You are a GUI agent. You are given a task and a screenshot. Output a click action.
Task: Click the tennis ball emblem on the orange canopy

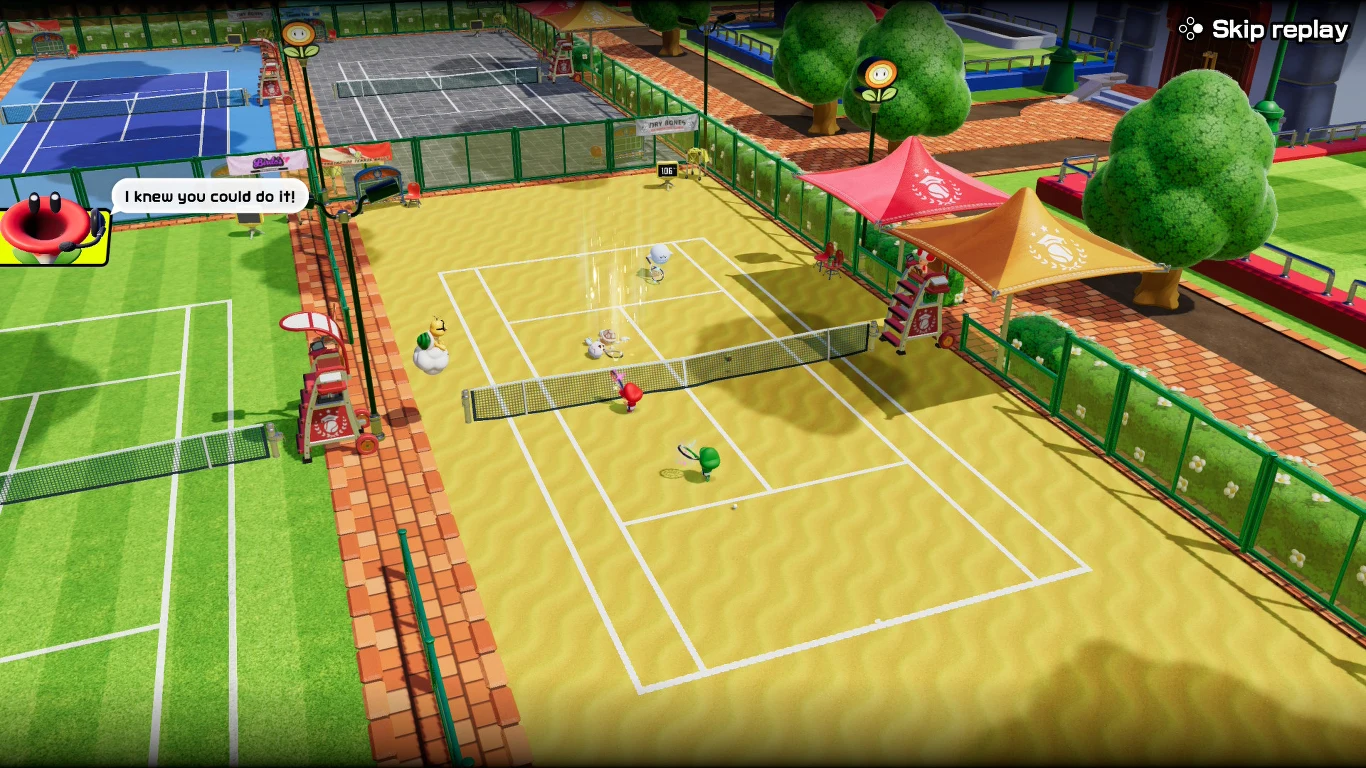coord(1058,251)
